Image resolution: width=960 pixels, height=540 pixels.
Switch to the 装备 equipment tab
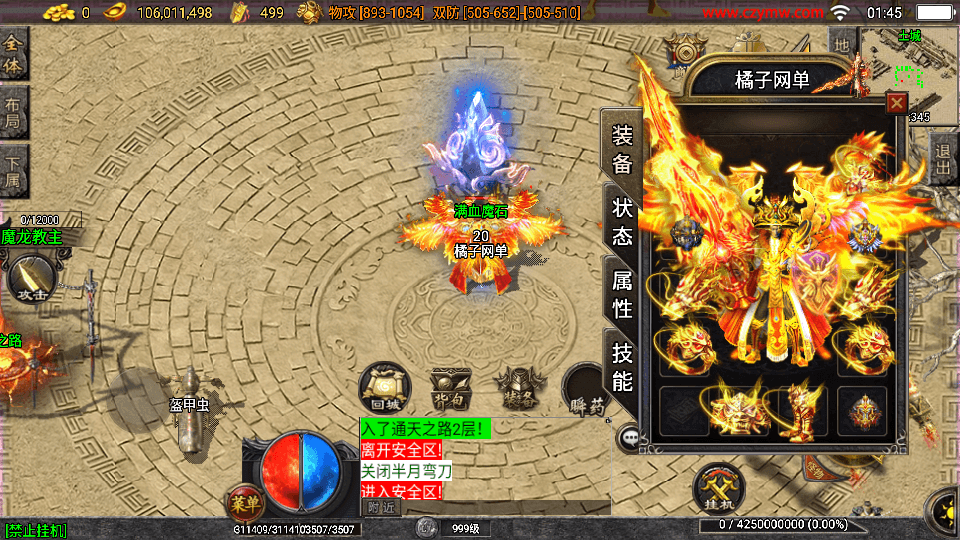coord(622,150)
